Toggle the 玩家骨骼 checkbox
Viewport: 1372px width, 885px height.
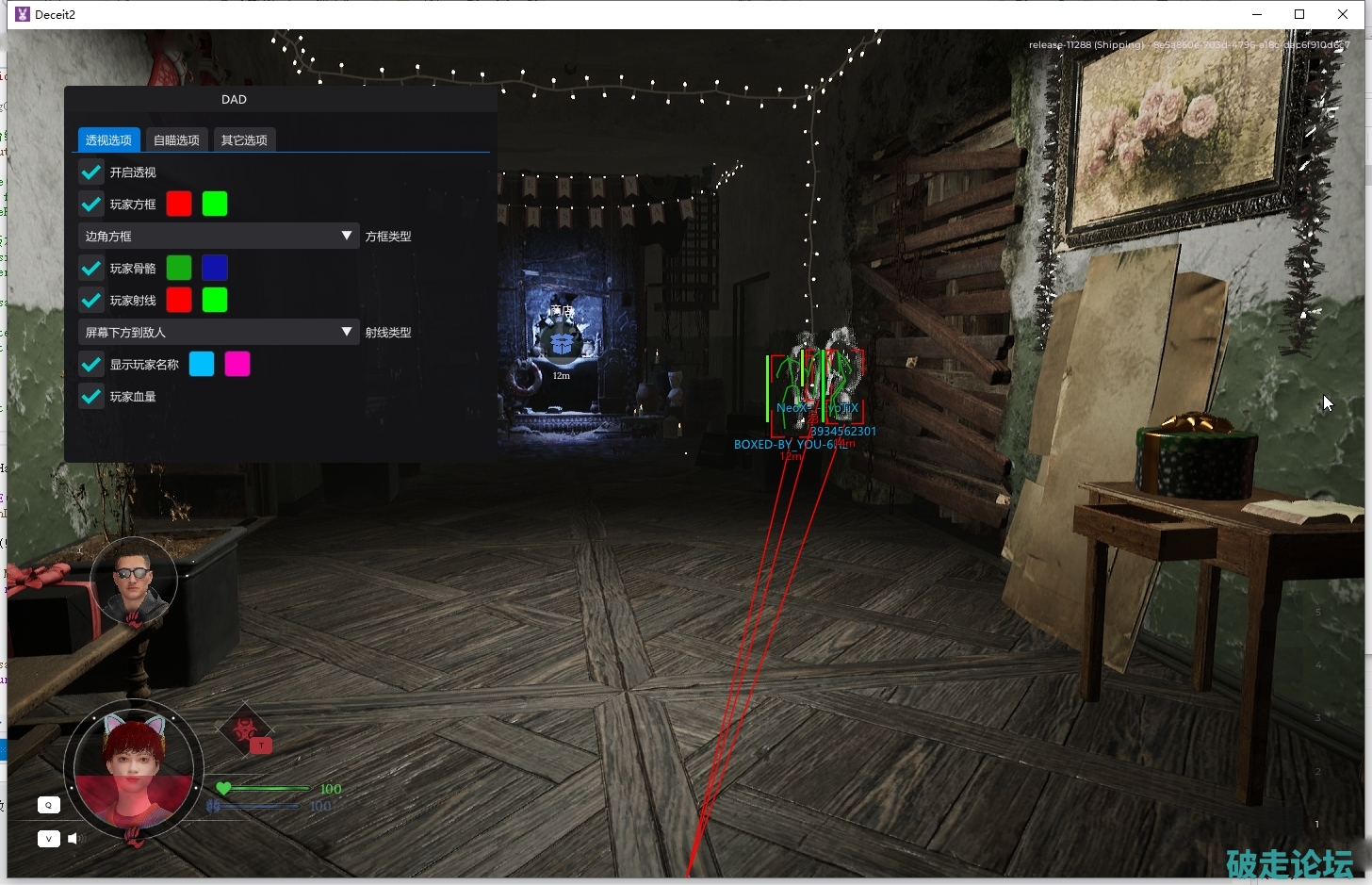point(91,269)
